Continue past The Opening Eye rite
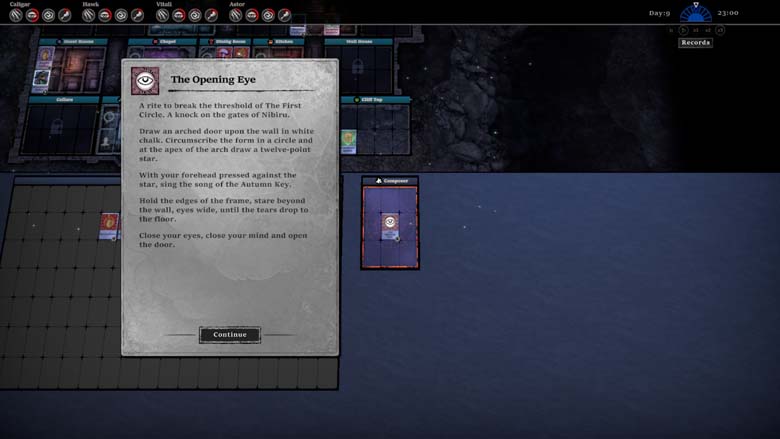 click(x=229, y=335)
